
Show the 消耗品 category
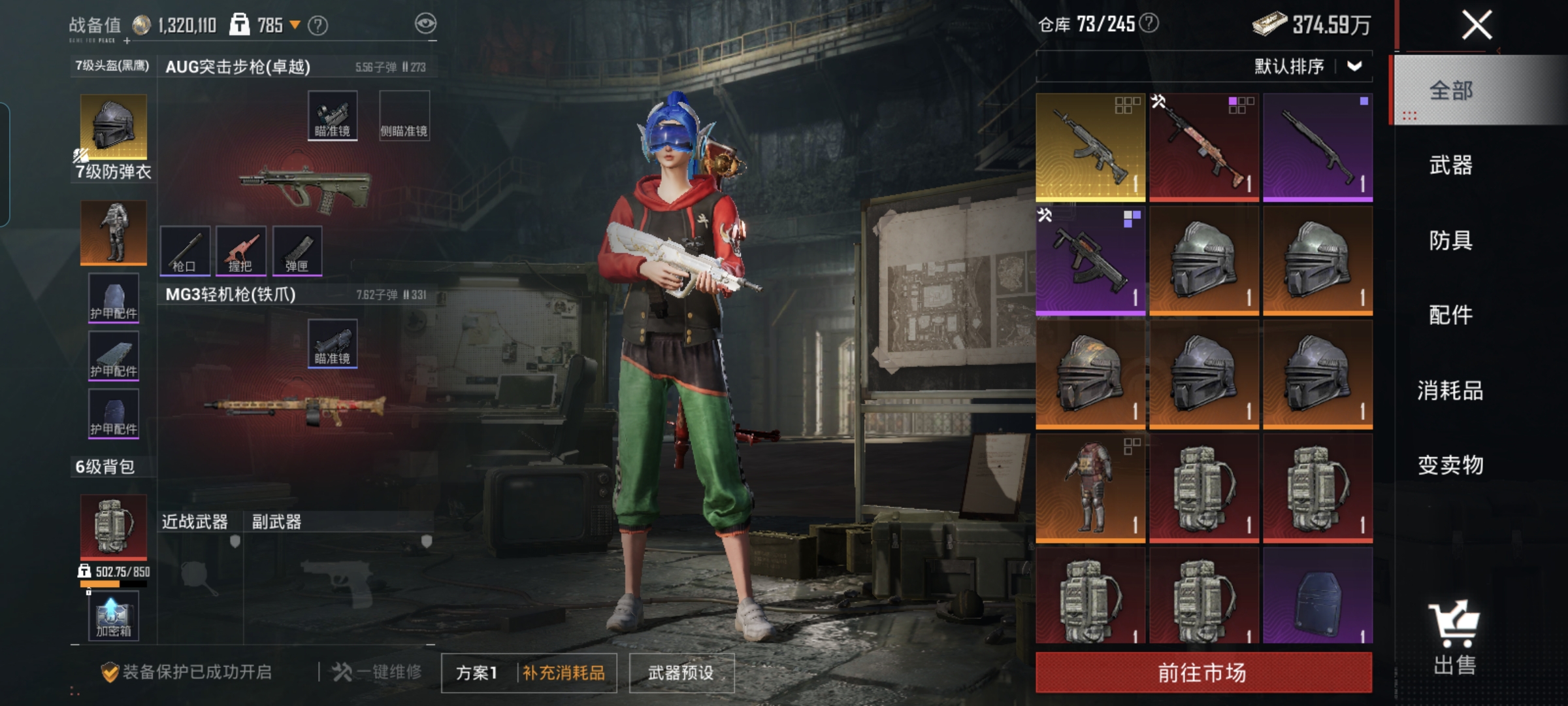[1450, 390]
